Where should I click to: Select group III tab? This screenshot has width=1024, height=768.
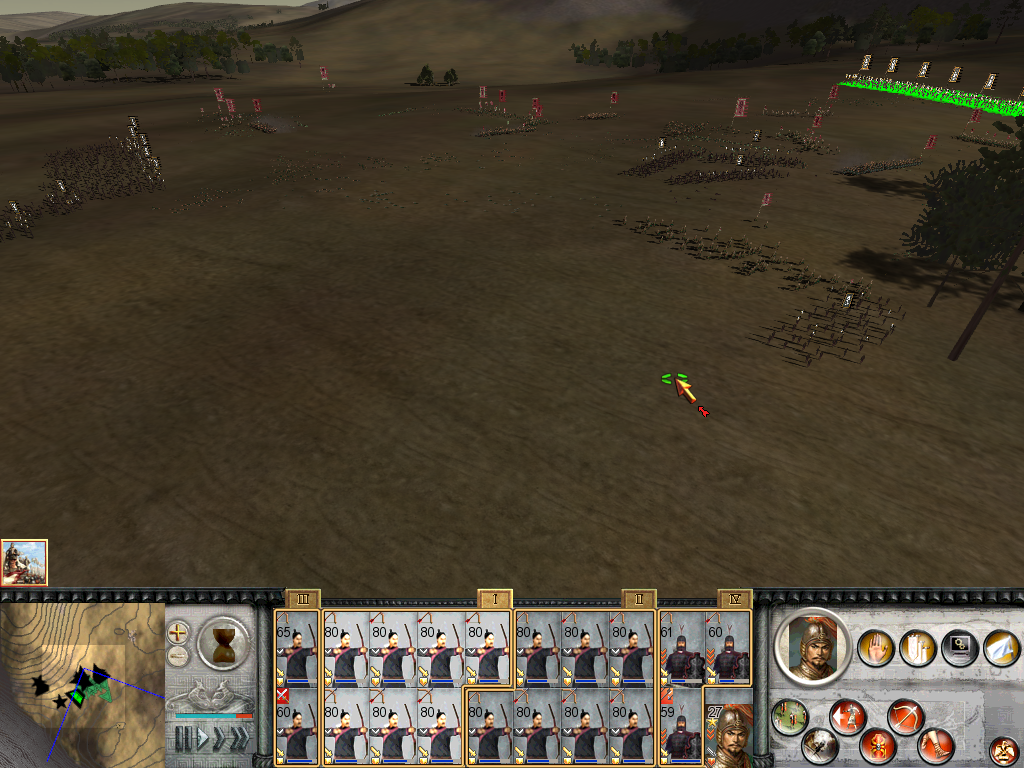tap(302, 598)
